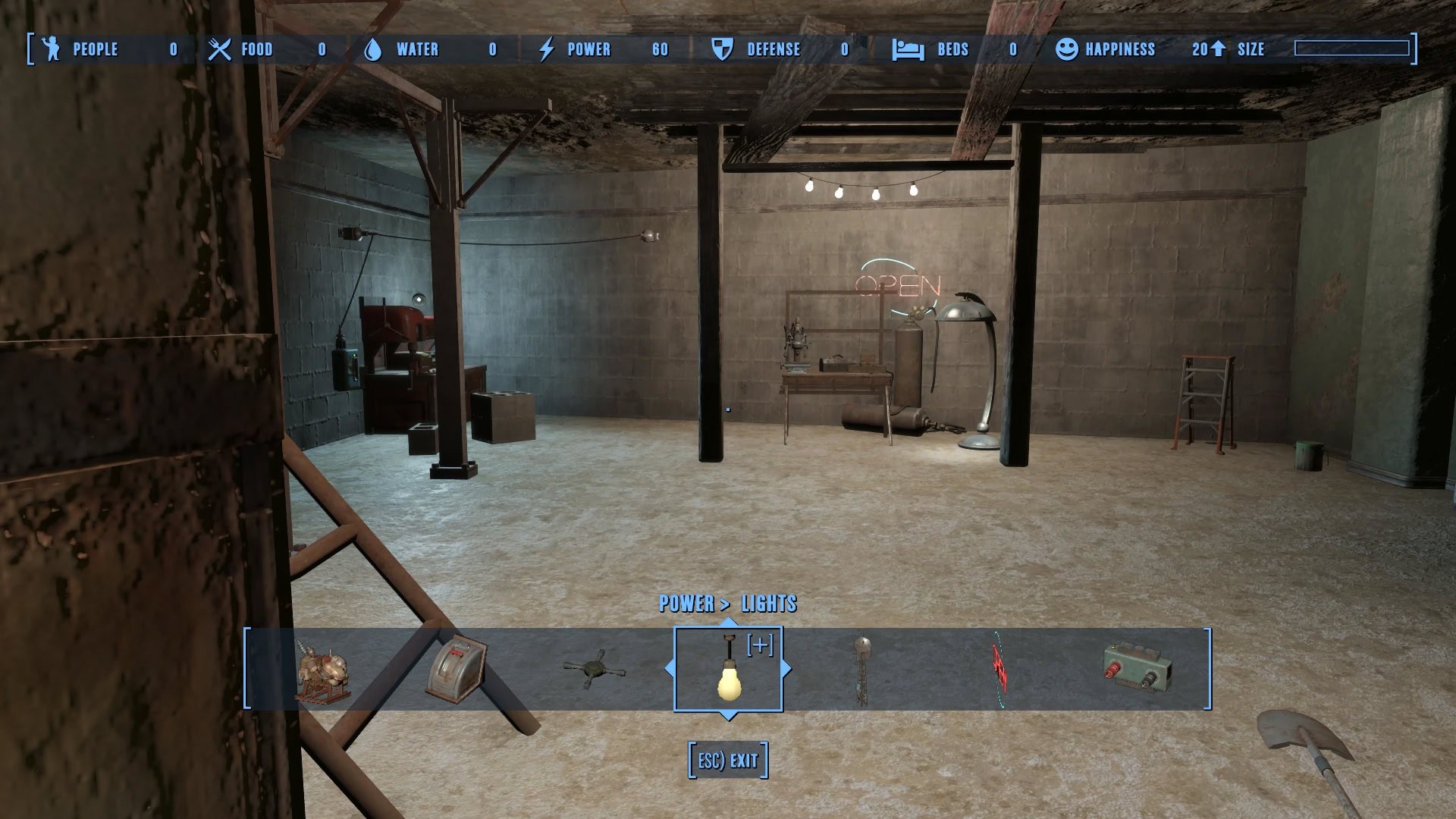This screenshot has width=1456, height=819.
Task: Open the highlighted Lights bulb category
Action: pos(728,670)
